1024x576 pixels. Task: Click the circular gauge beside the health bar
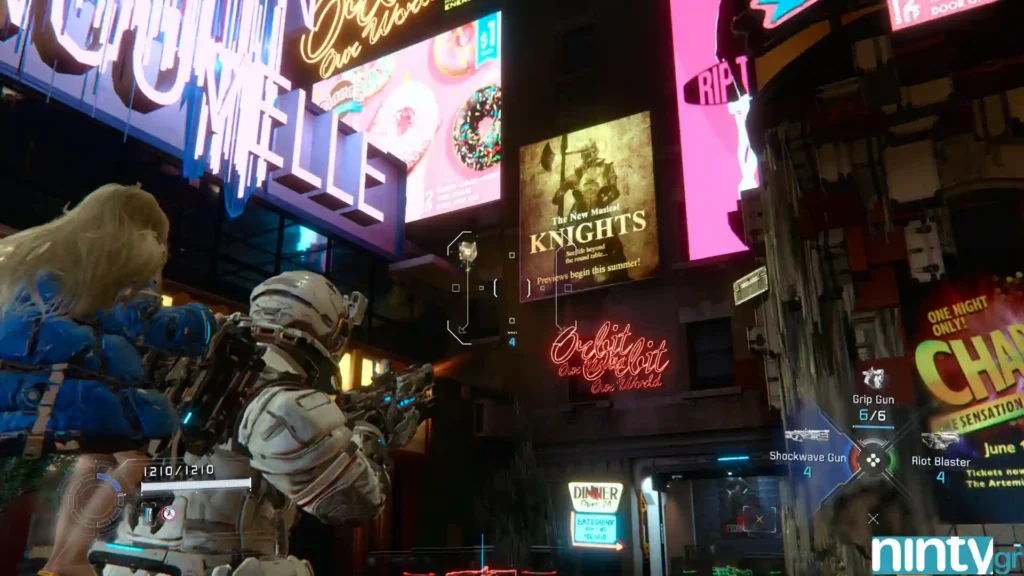pyautogui.click(x=98, y=492)
